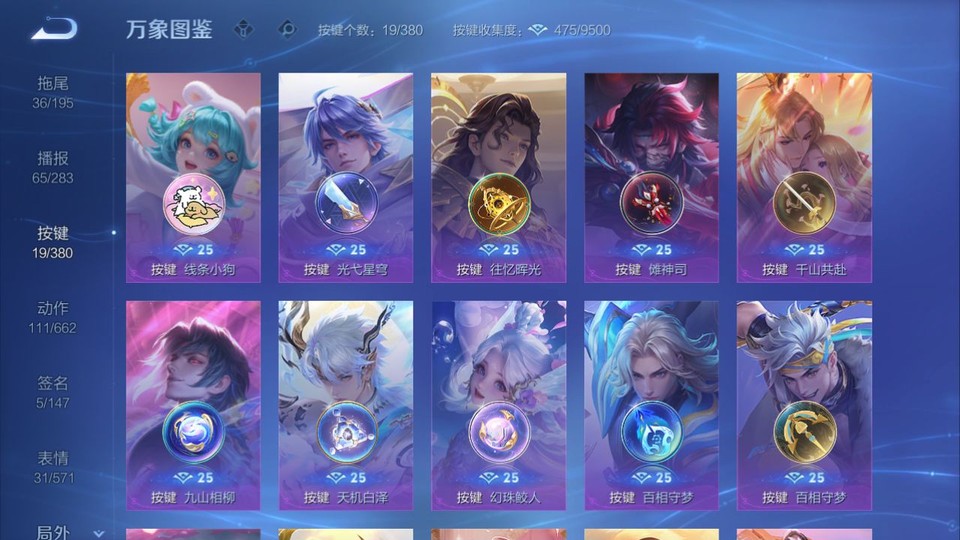Choose the 光弋星穹 button skin card
This screenshot has height=540, width=960.
346,177
